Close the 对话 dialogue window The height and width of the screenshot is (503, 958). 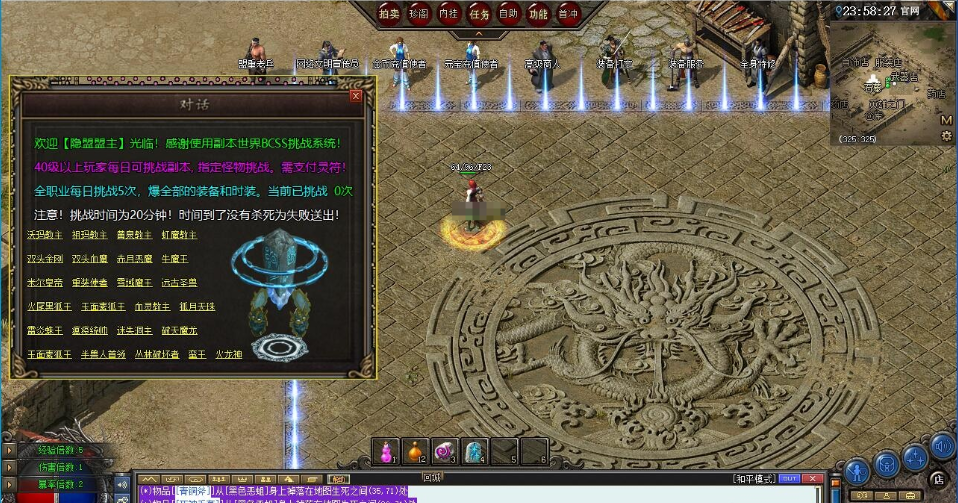tap(356, 96)
